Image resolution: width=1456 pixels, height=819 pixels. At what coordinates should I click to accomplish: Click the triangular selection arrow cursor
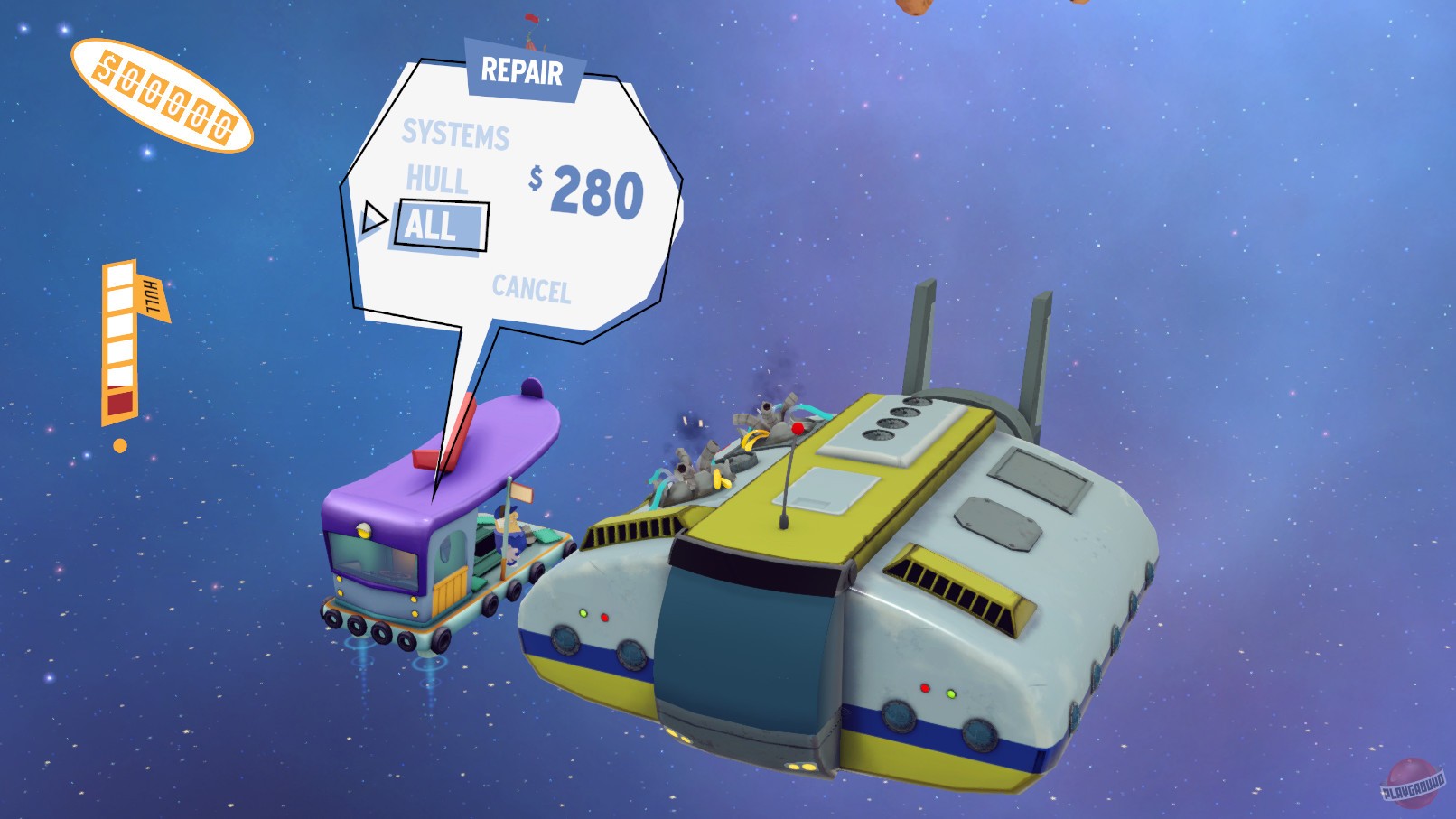click(376, 218)
